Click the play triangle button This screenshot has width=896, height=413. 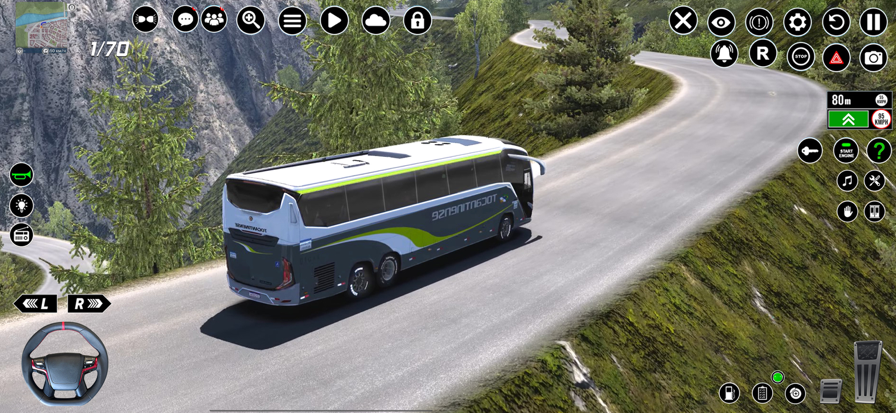coord(334,20)
